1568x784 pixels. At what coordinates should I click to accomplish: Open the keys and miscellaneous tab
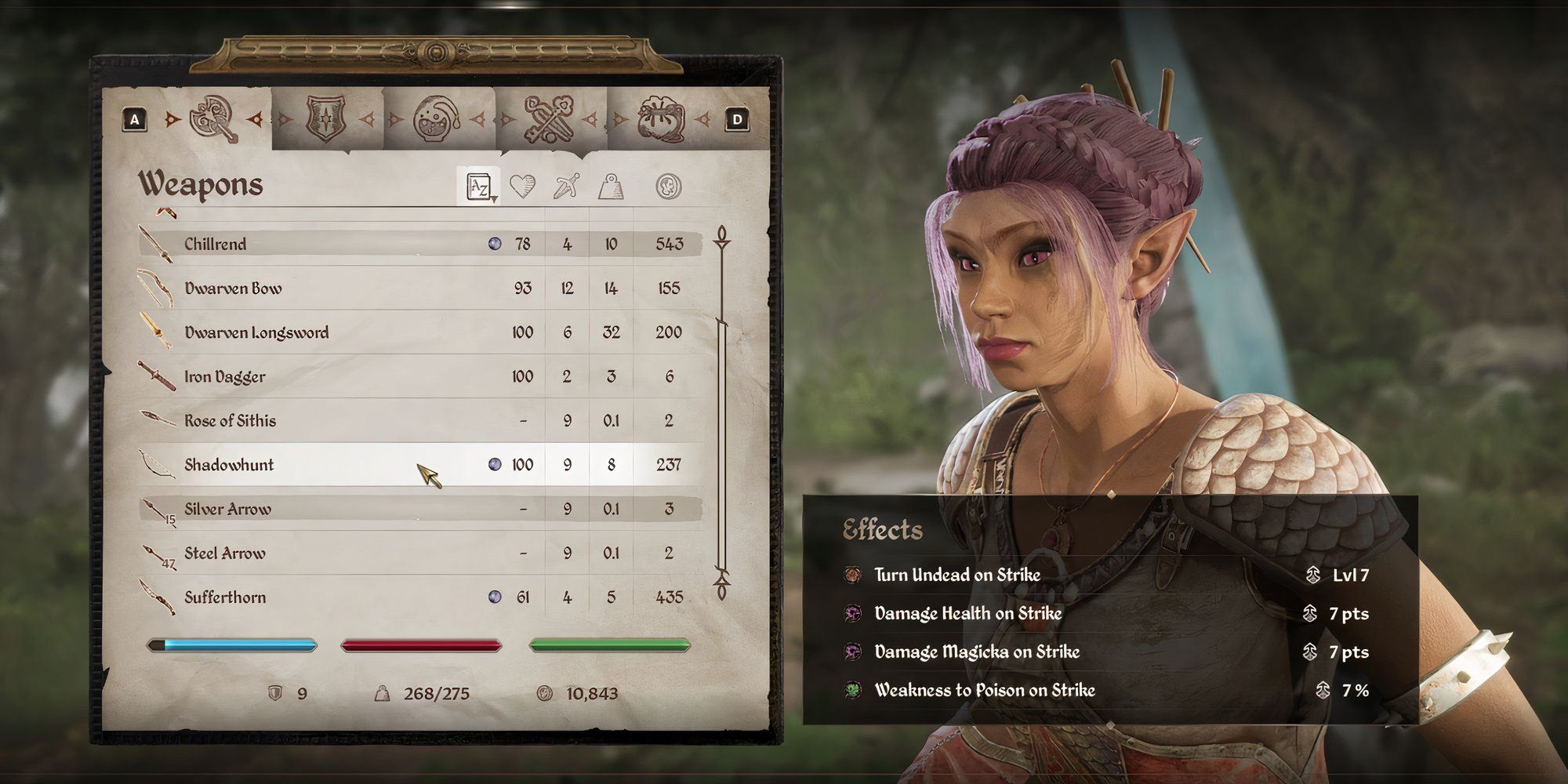pyautogui.click(x=549, y=119)
